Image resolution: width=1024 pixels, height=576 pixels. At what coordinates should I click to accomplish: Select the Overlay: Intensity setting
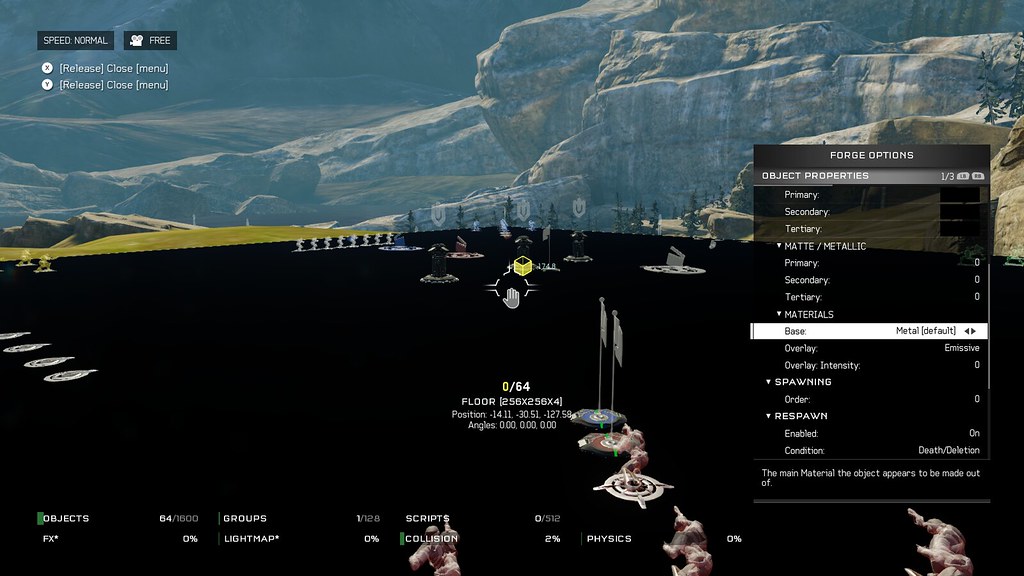[x=870, y=365]
